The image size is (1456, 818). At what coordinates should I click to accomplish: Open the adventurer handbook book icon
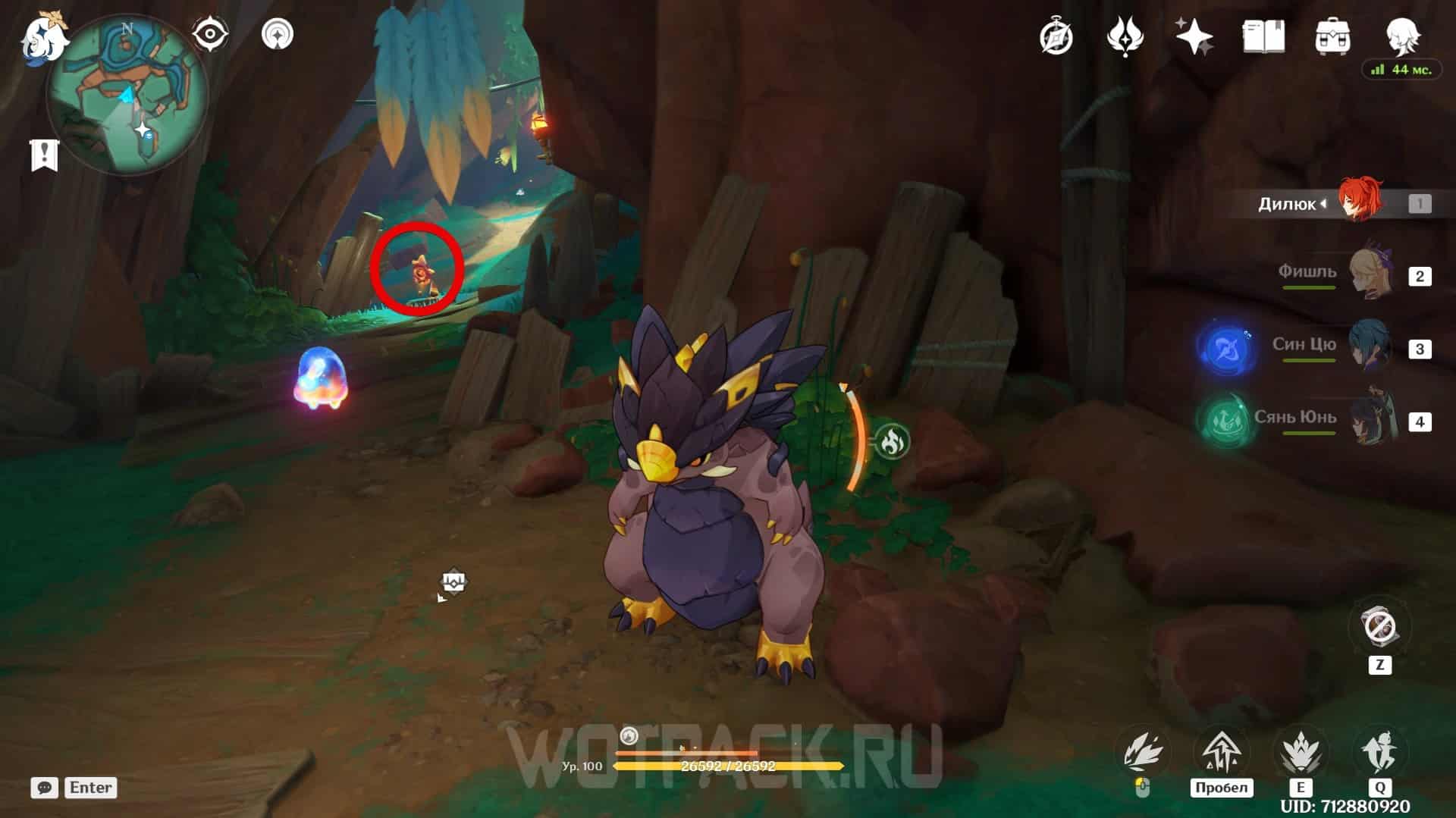click(1263, 36)
